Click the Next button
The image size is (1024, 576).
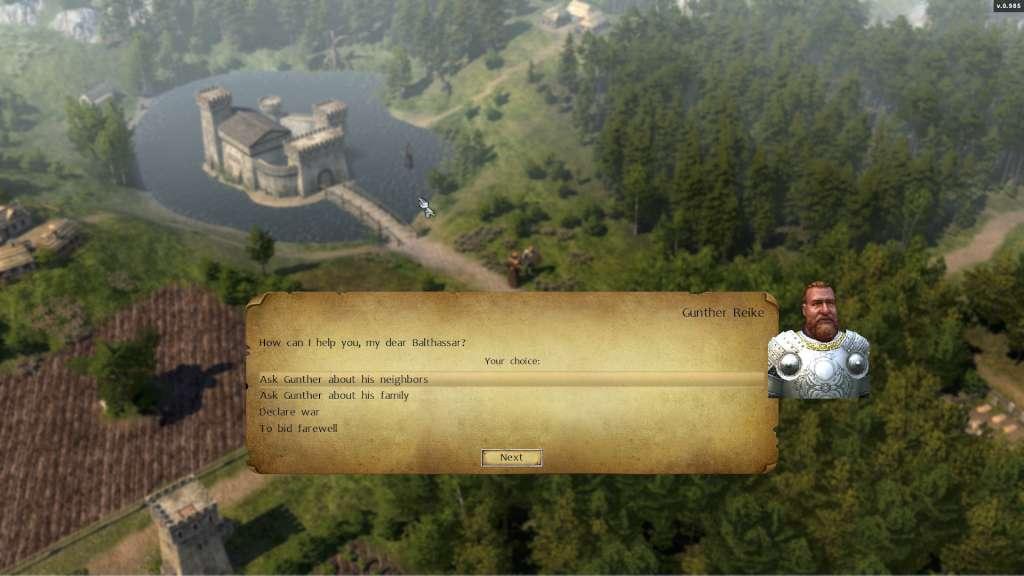[511, 458]
